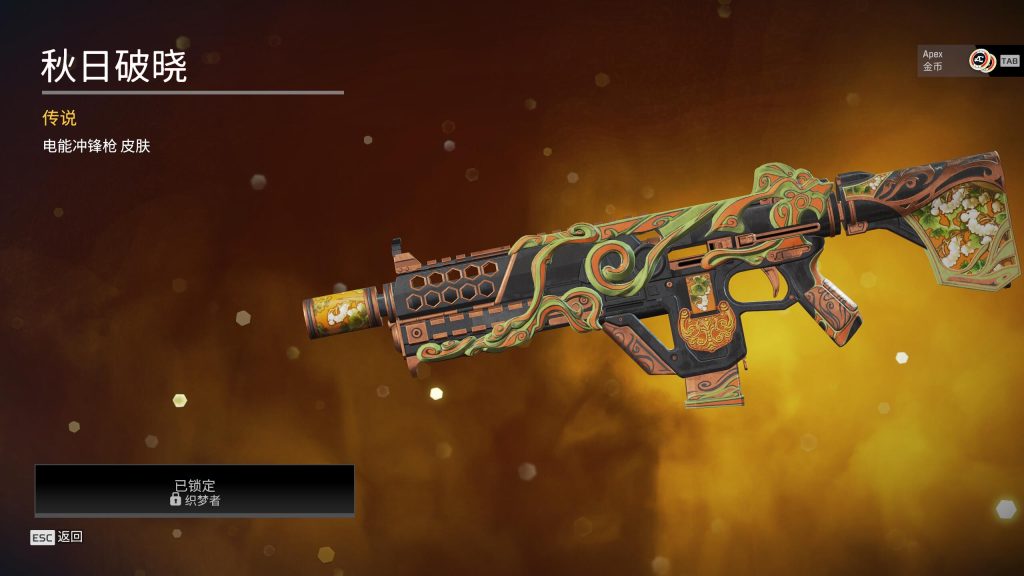1024x576 pixels.
Task: Open the Apex 金币 currency panel
Action: pos(956,60)
